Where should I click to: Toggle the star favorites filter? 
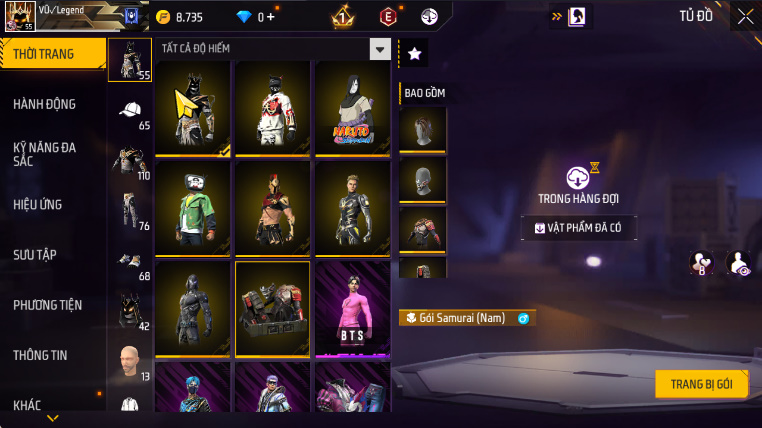pos(414,54)
